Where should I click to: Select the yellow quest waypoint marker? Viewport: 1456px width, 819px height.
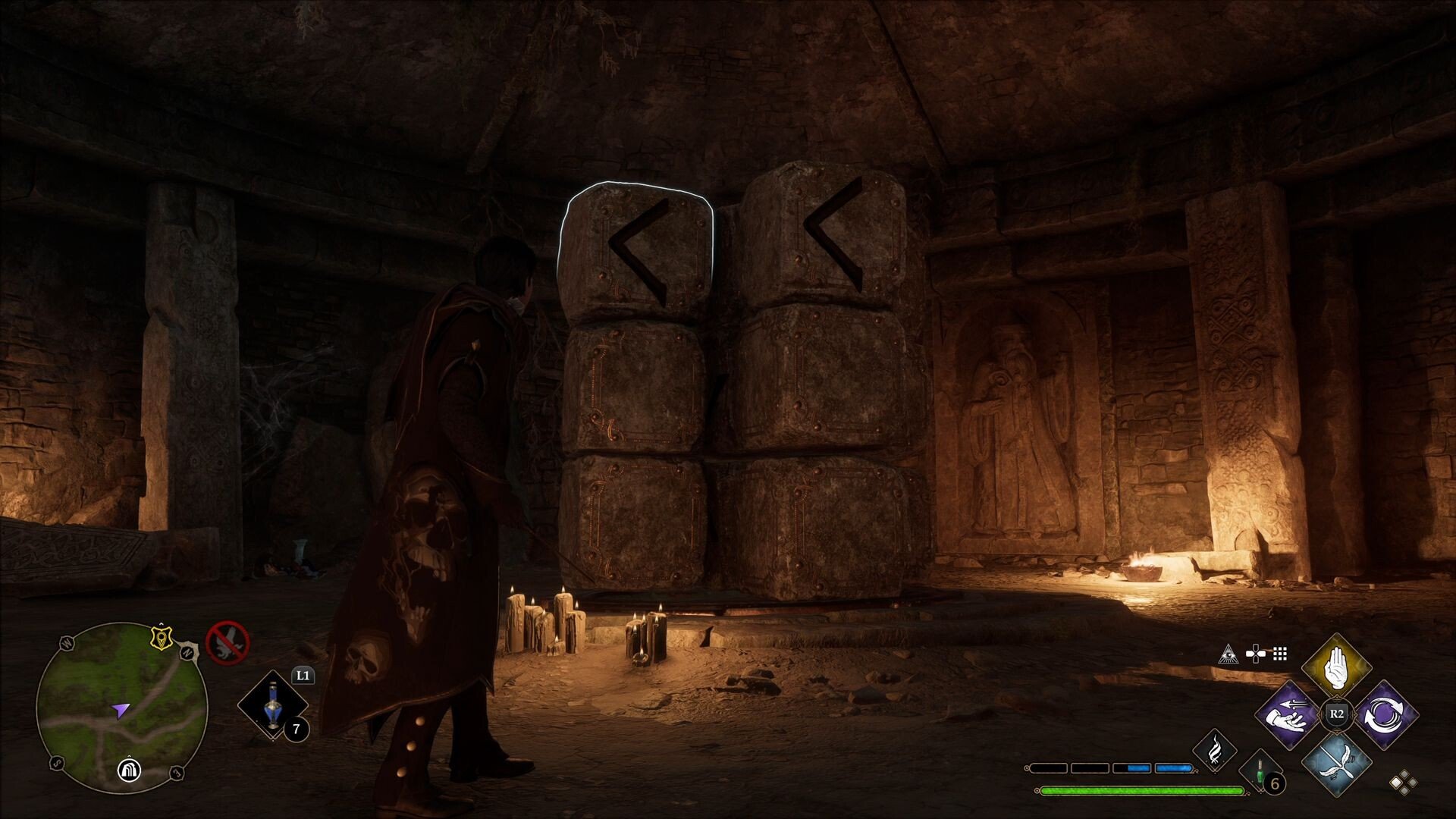[x=160, y=638]
